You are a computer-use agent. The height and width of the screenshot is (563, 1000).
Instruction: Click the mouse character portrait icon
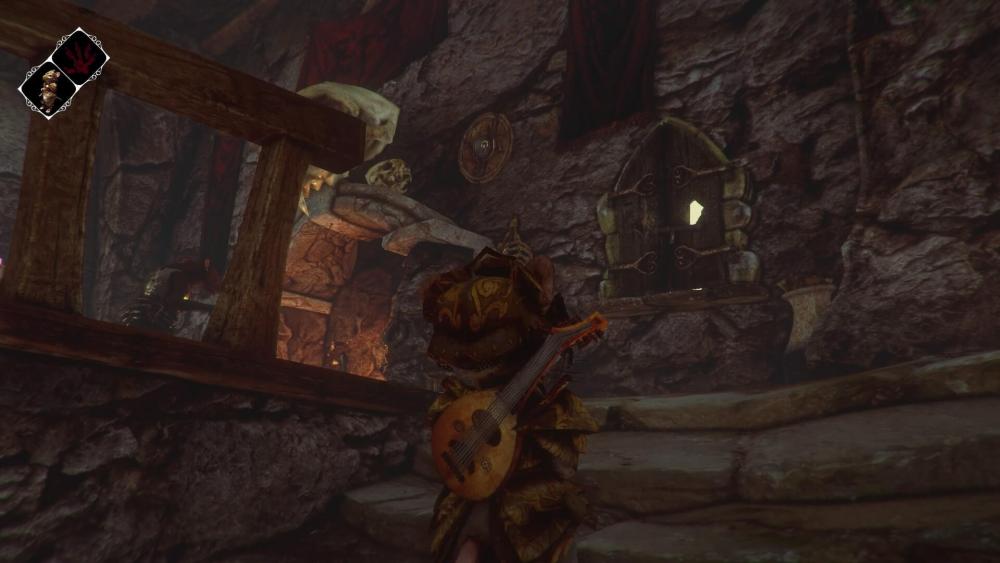click(x=48, y=89)
